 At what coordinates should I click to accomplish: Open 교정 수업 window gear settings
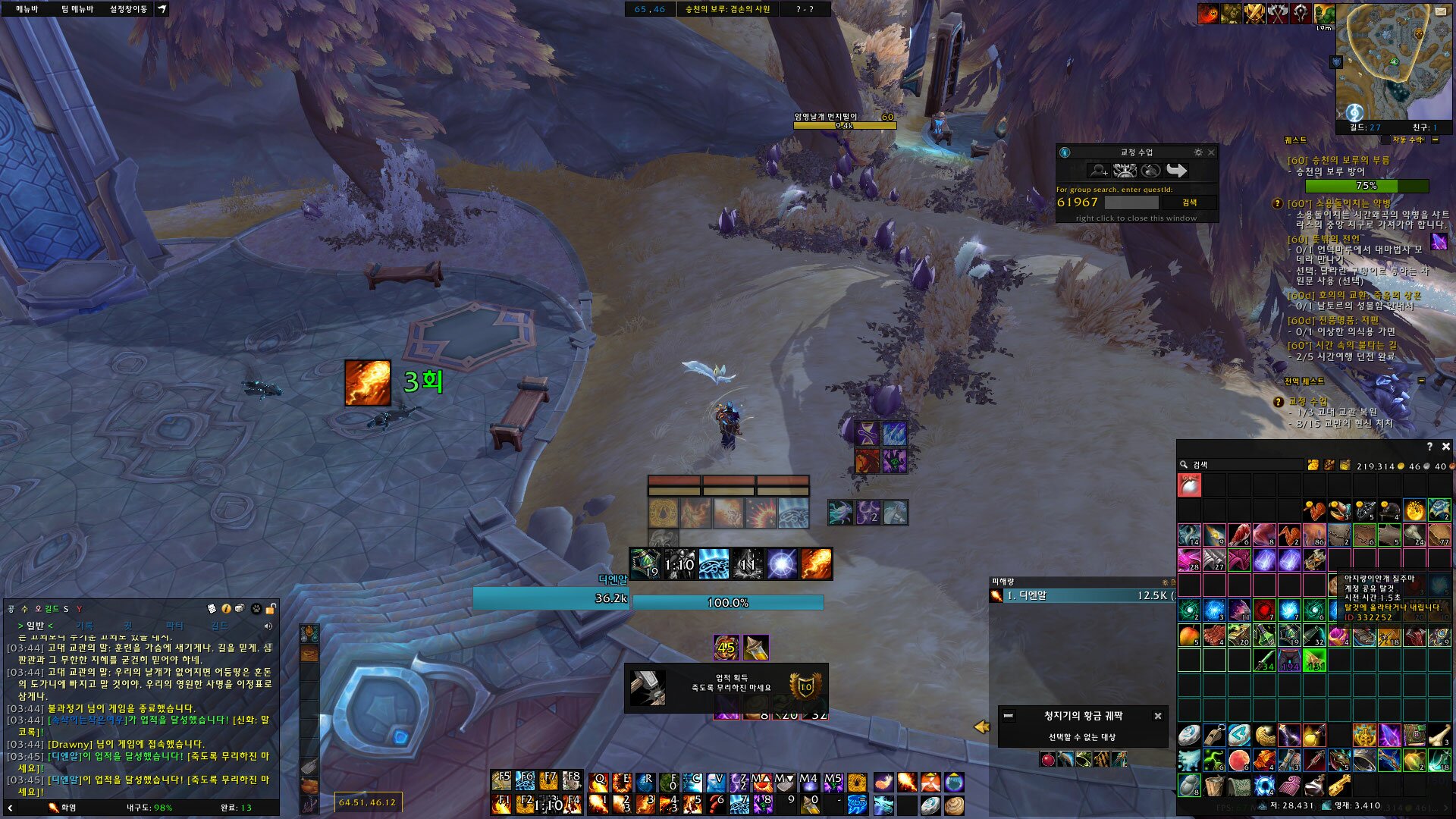click(x=1198, y=152)
